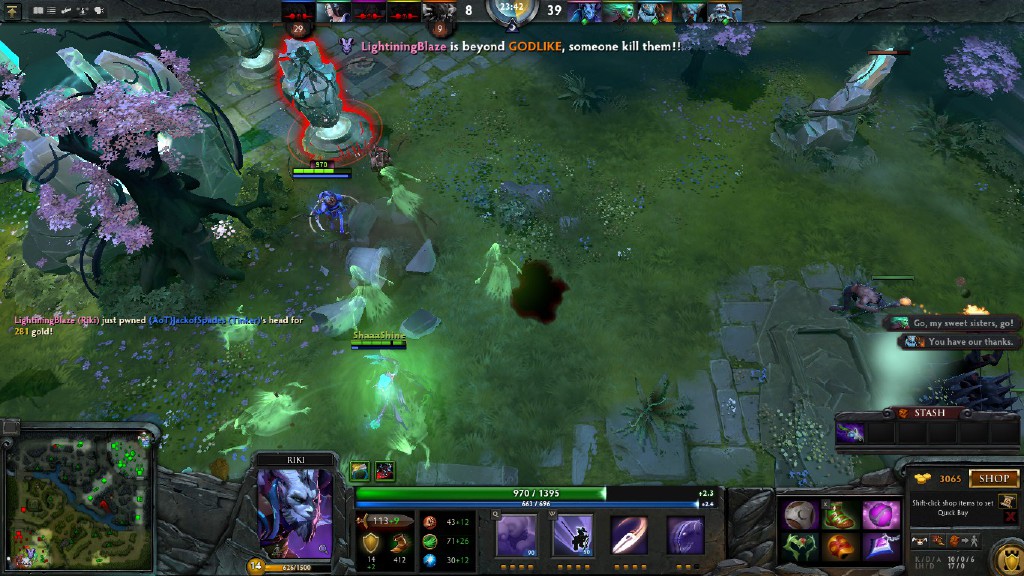Select the purple orb inventory item
1024x576 pixels.
pyautogui.click(x=881, y=514)
